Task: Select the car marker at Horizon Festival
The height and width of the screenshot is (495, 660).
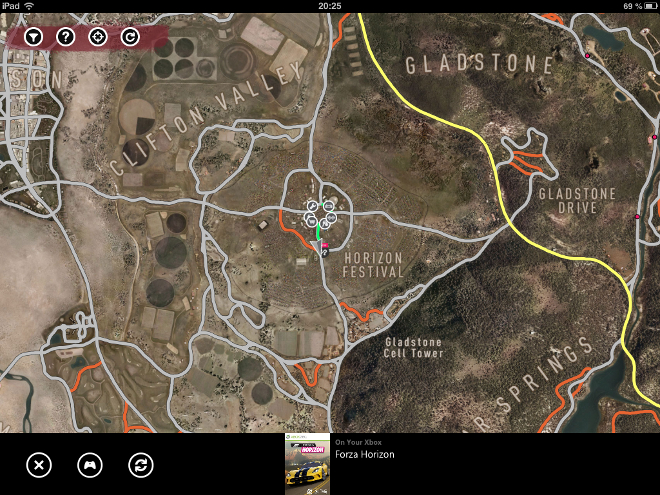Action: pyautogui.click(x=329, y=206)
